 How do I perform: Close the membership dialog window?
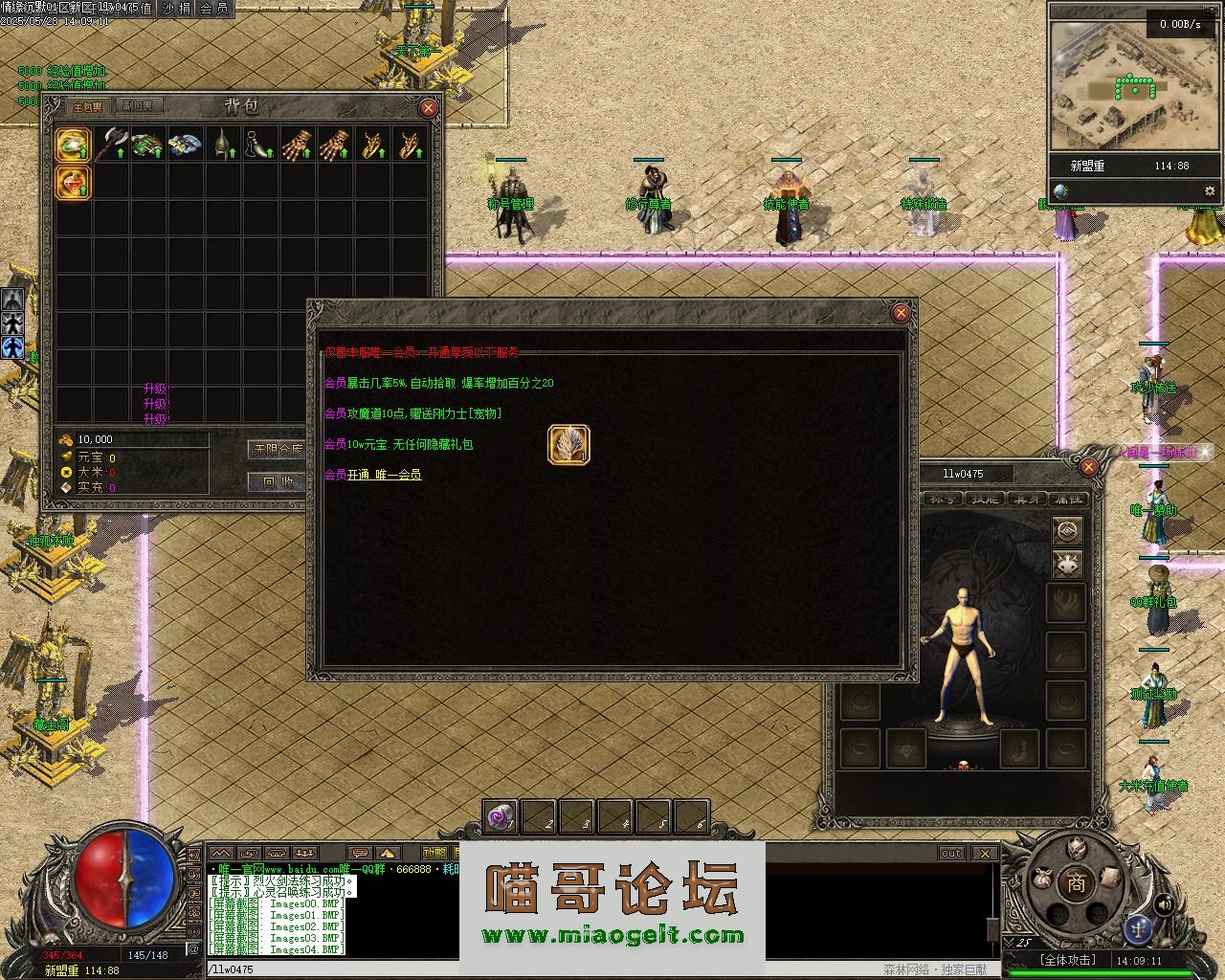(900, 313)
